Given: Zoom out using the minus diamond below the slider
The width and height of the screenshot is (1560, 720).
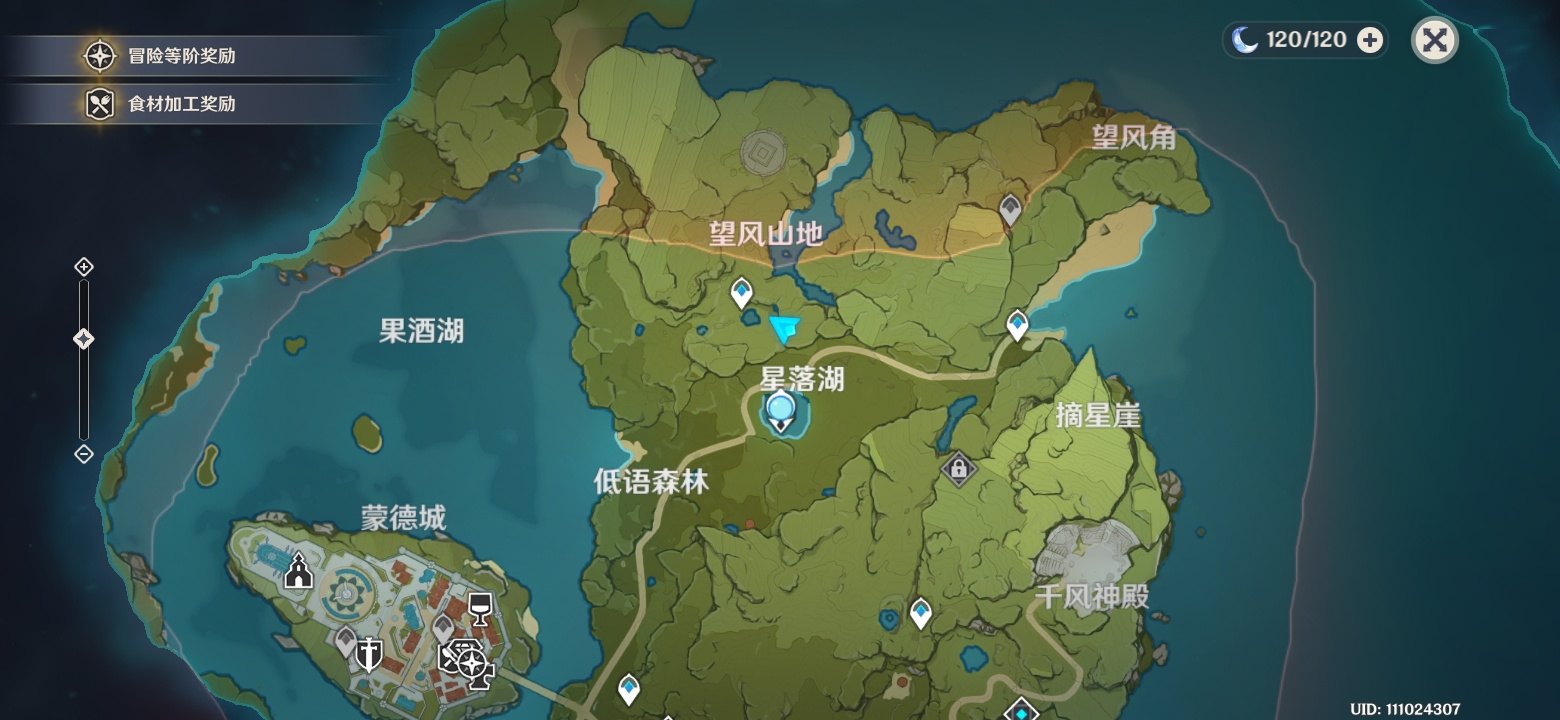Looking at the screenshot, I should [x=83, y=455].
